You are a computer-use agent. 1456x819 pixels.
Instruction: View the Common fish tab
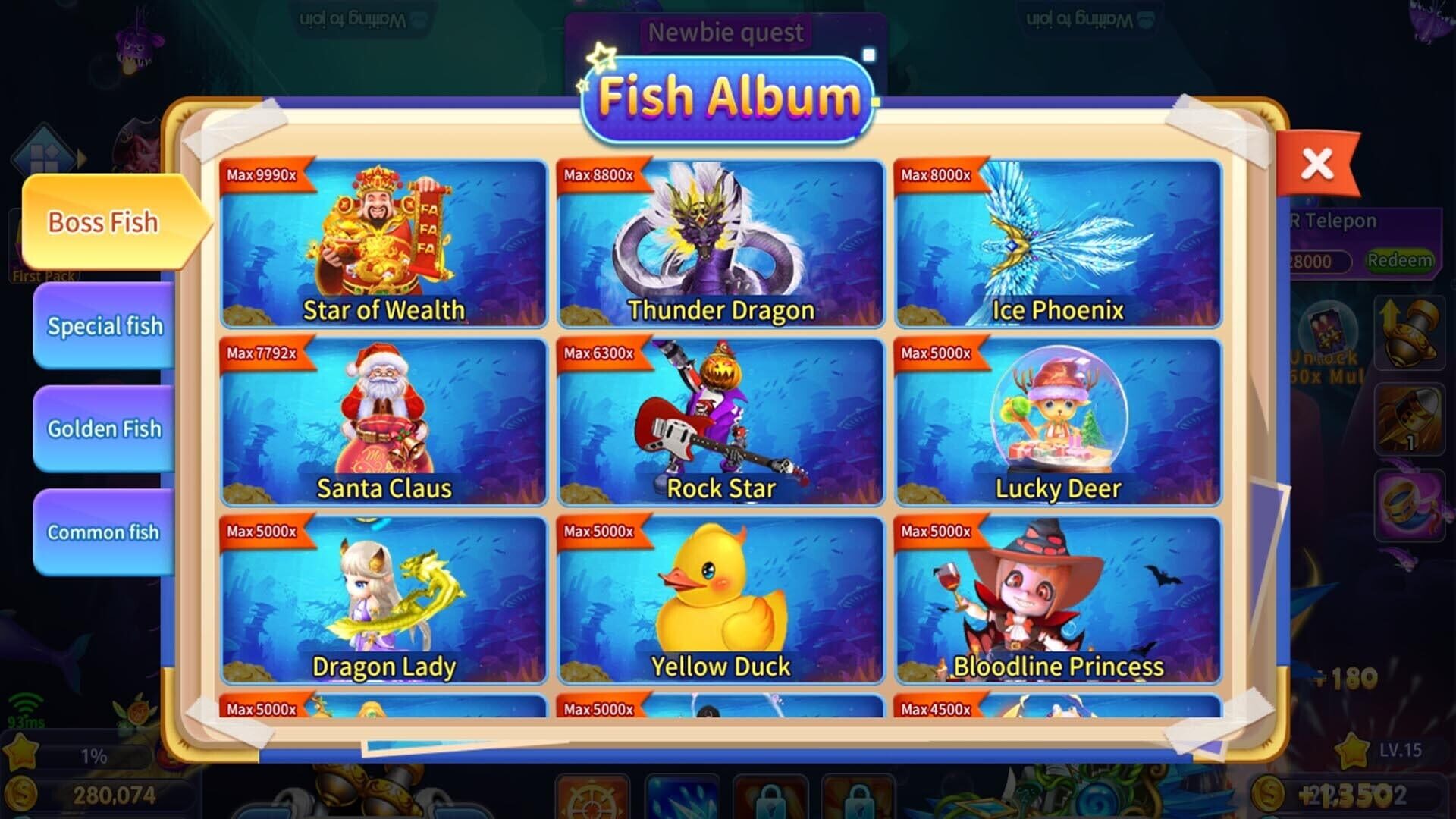[x=103, y=532]
